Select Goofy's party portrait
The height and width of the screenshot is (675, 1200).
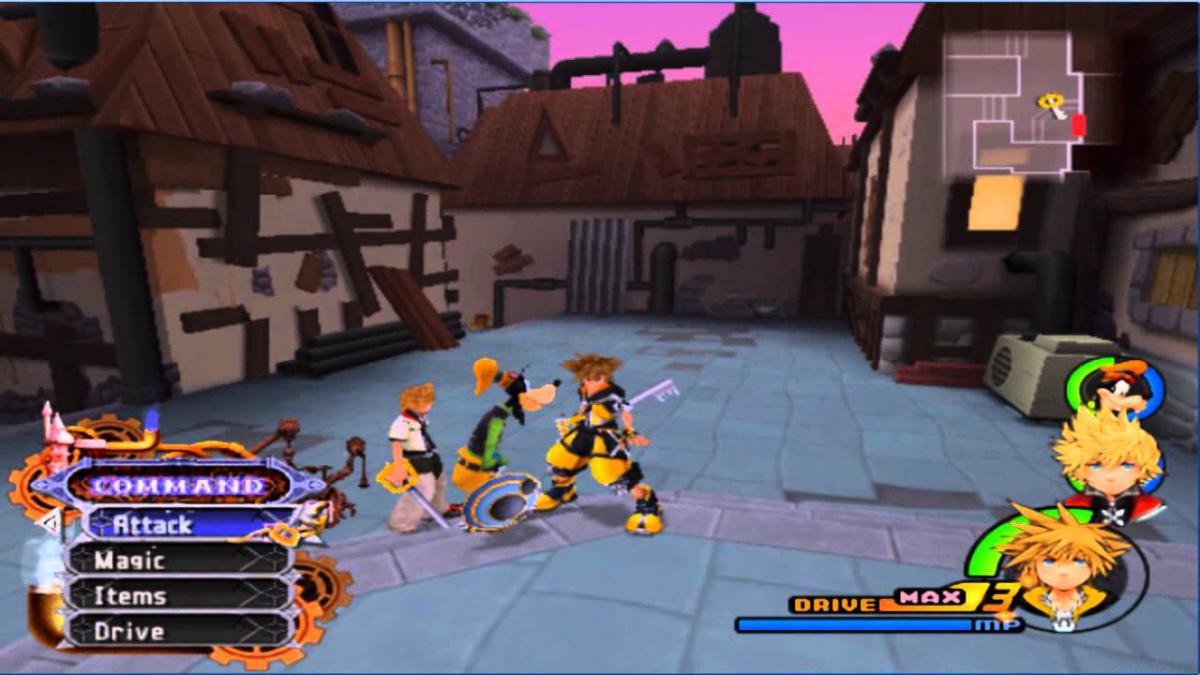(x=1116, y=387)
